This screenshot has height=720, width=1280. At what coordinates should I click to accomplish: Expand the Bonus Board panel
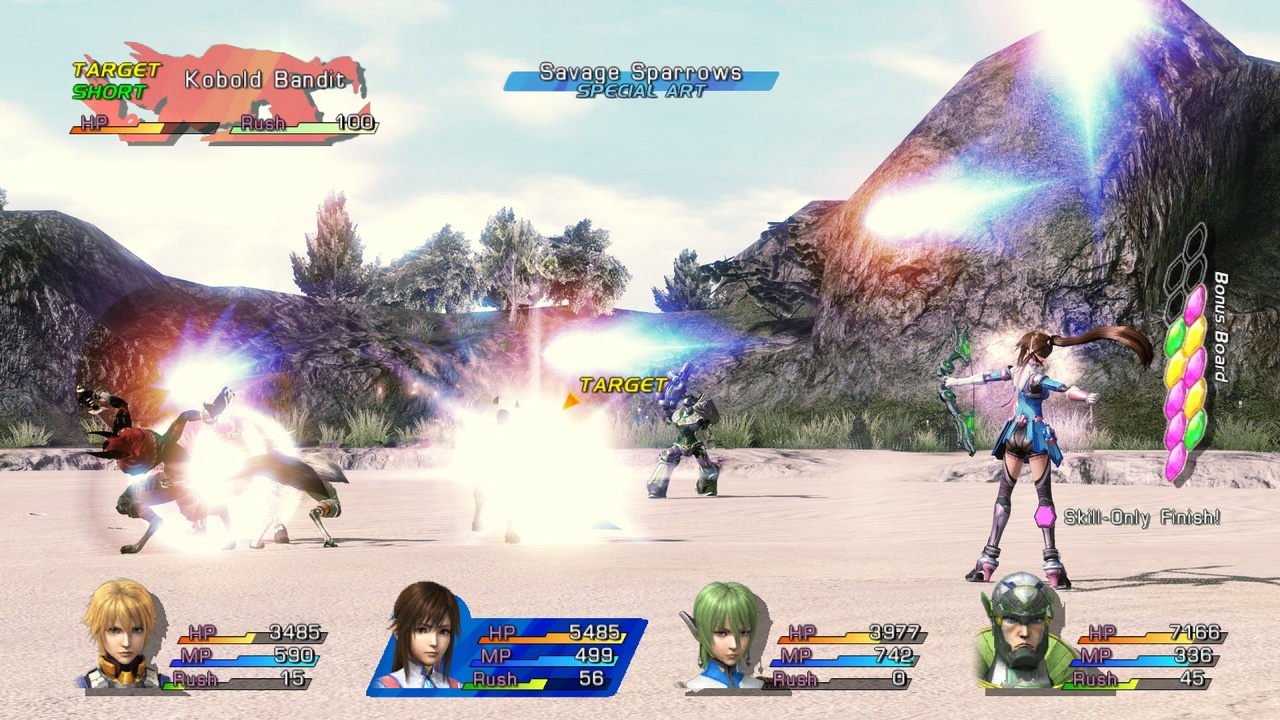[x=1185, y=350]
